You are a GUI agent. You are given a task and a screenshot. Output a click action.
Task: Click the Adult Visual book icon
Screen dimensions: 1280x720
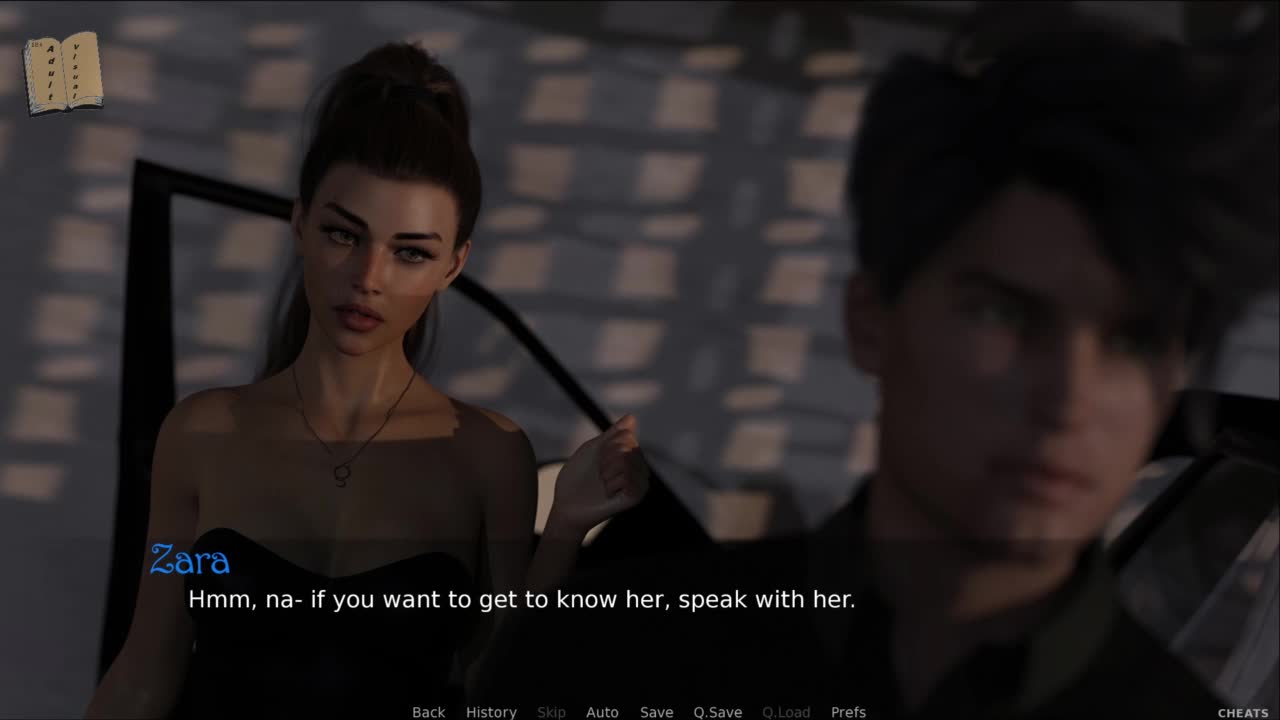(62, 72)
